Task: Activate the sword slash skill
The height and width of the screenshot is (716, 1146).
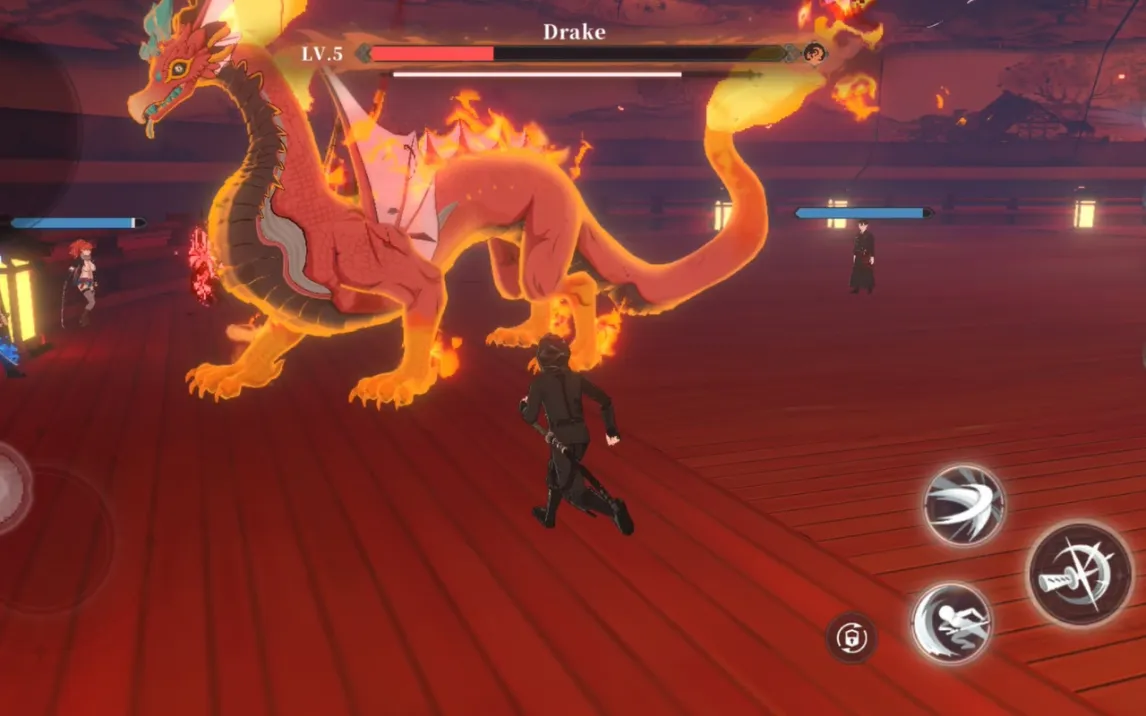Action: [x=964, y=504]
